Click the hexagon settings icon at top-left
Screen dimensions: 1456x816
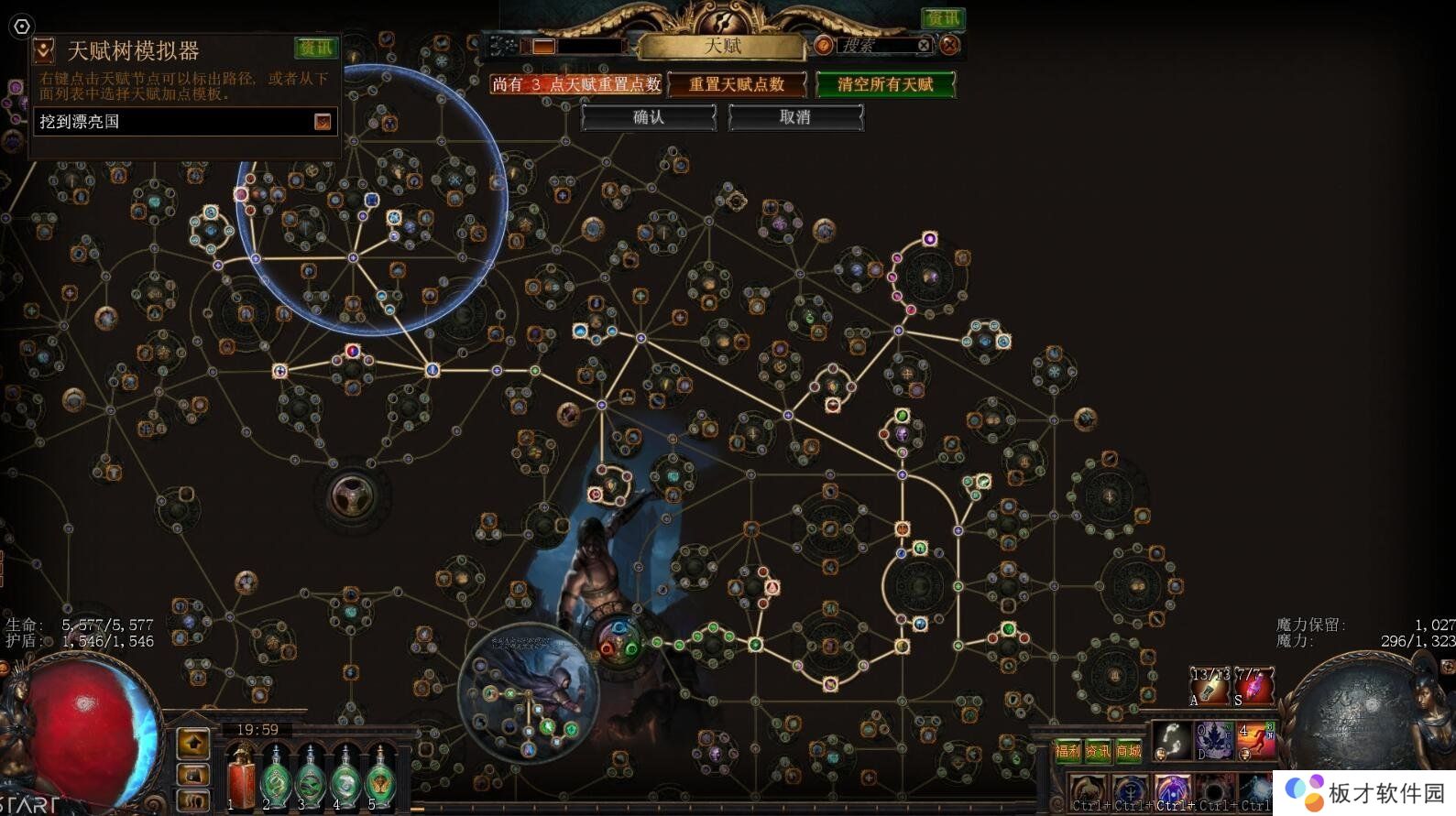[x=22, y=27]
